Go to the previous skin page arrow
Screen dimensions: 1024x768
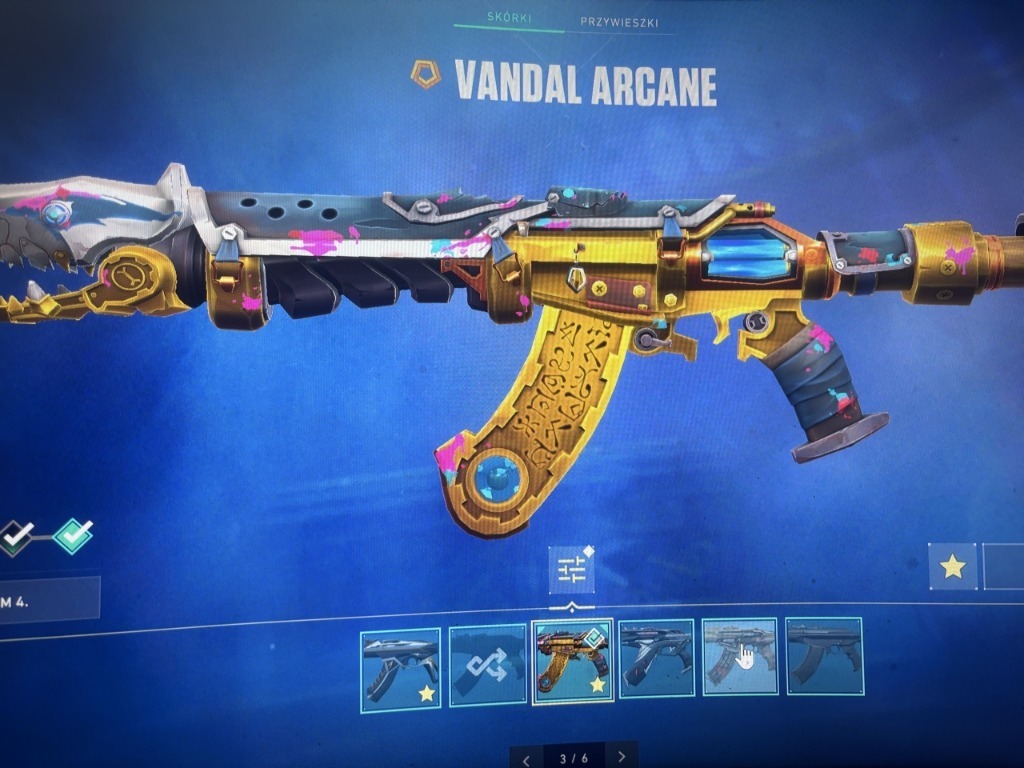[x=527, y=757]
